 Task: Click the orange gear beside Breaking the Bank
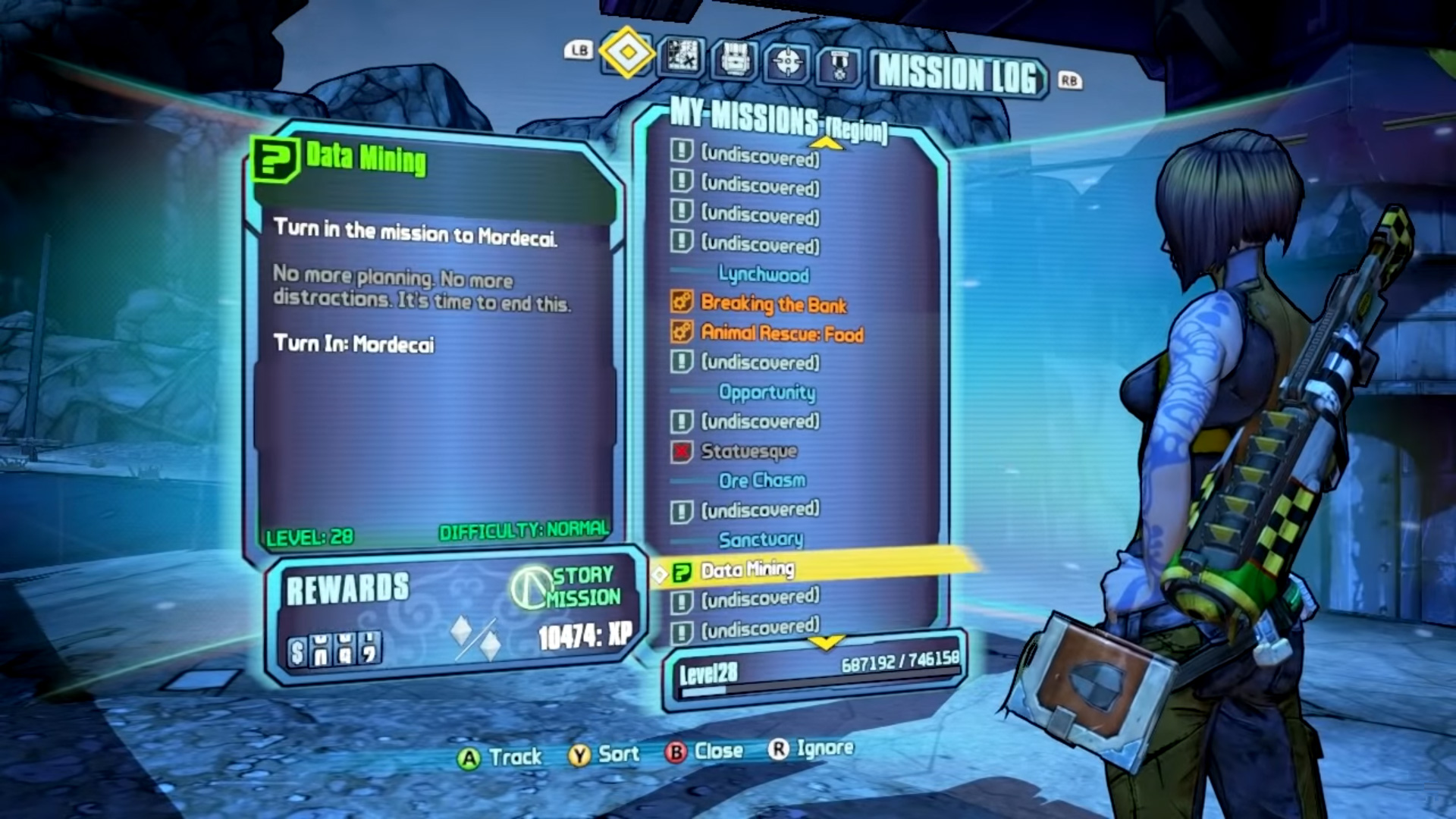click(681, 304)
